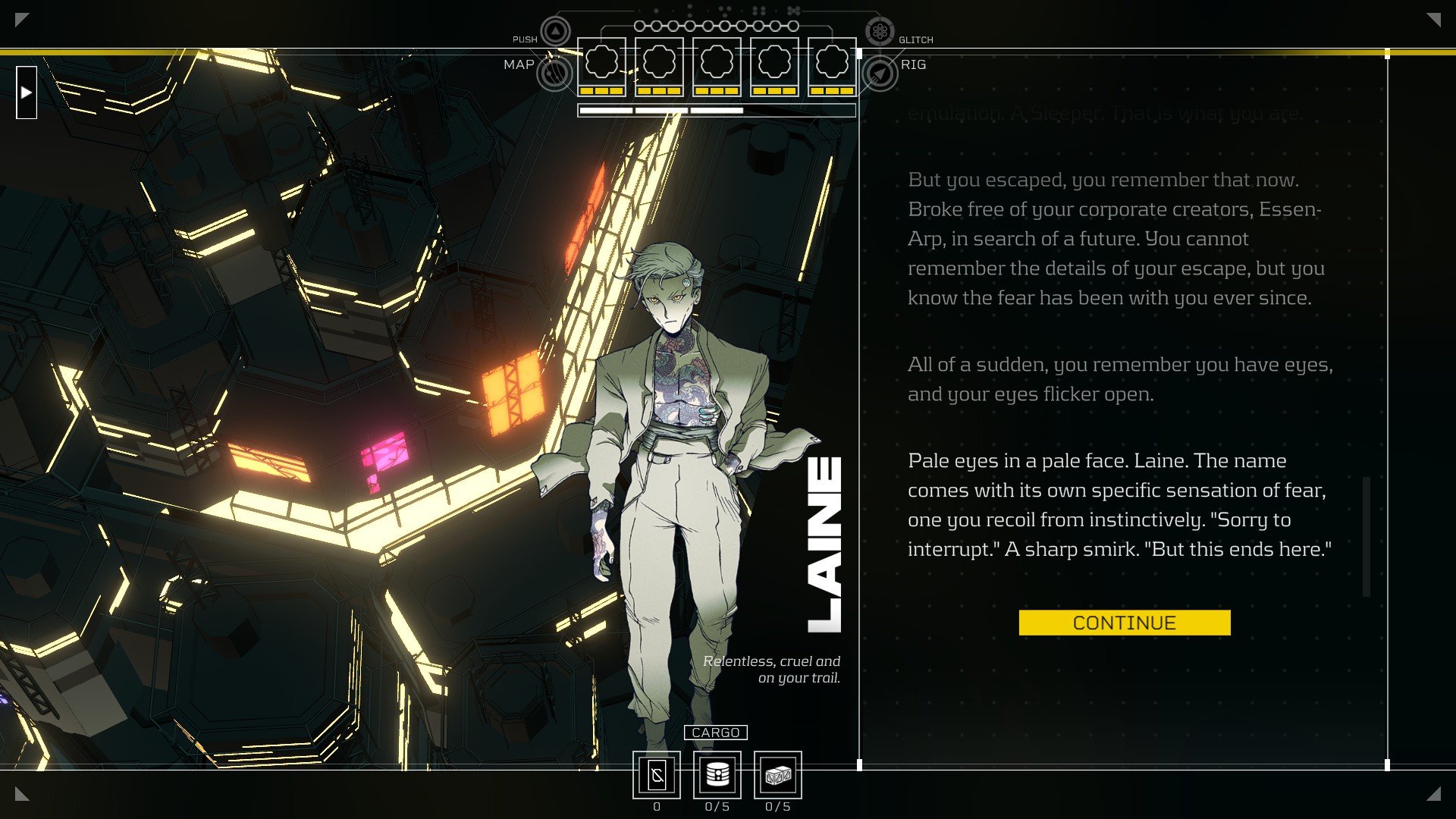The width and height of the screenshot is (1456, 819).
Task: Expand the left side panel arrow
Action: [x=27, y=93]
